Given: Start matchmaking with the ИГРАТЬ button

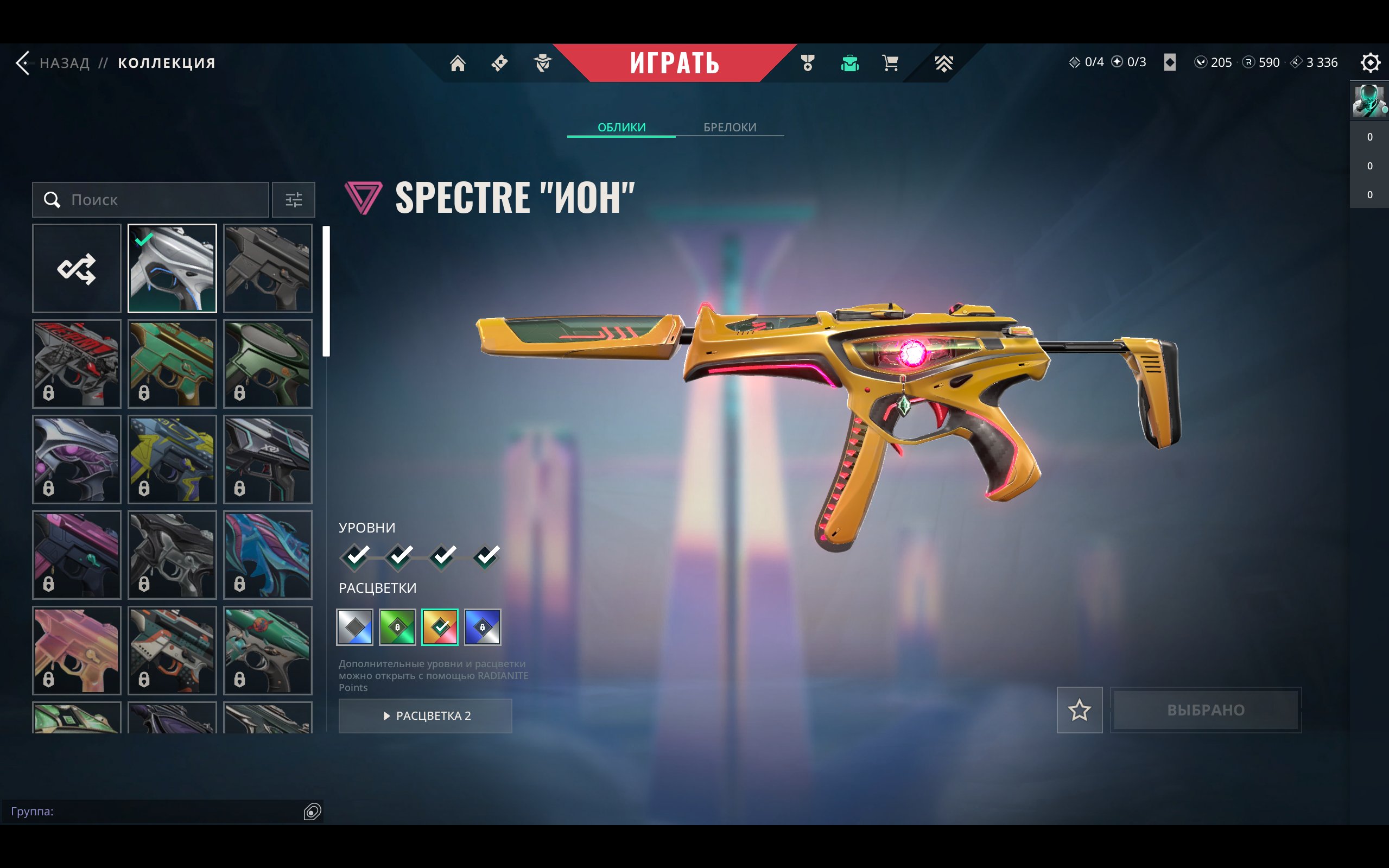Looking at the screenshot, I should (674, 62).
